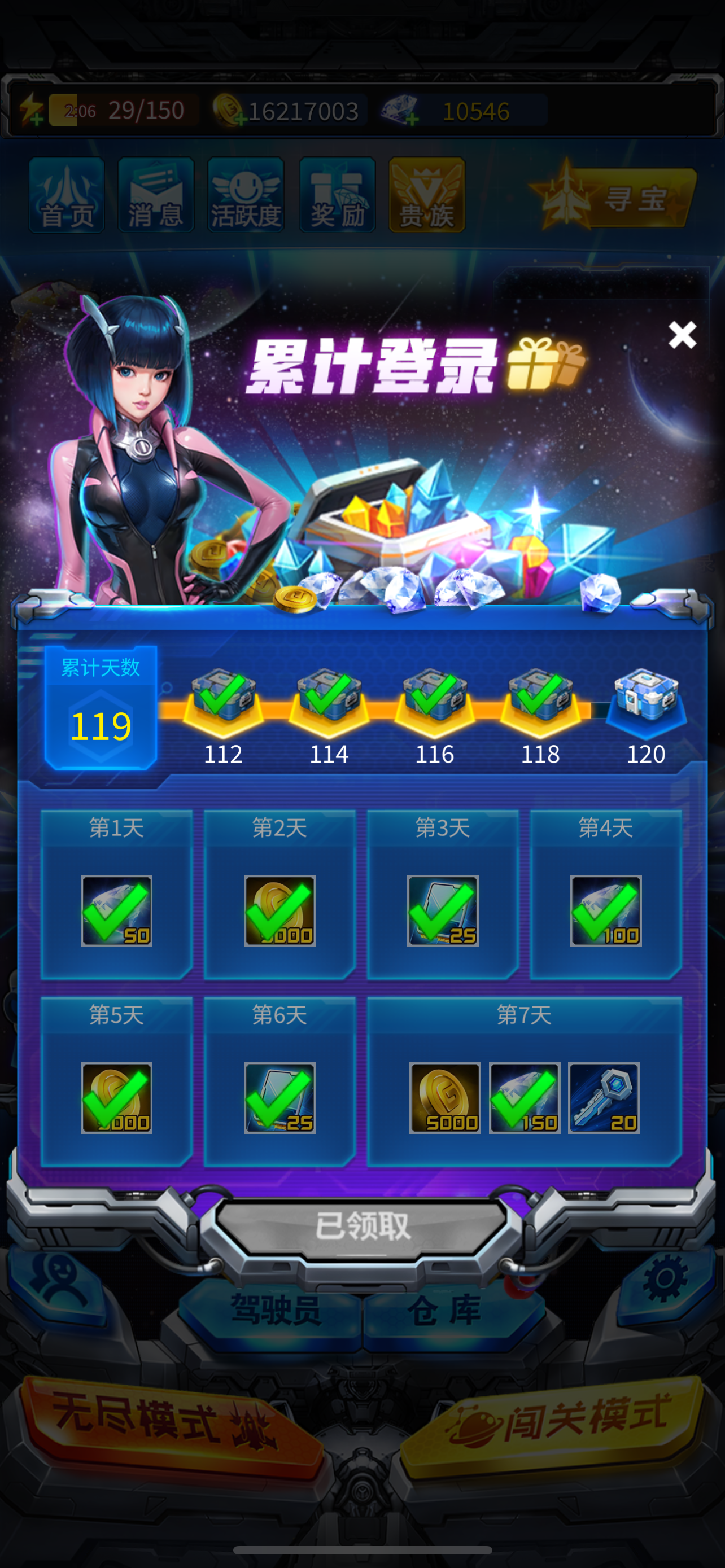Click the claimed checkmark on 第1天 reward
The width and height of the screenshot is (725, 1568).
[x=116, y=910]
